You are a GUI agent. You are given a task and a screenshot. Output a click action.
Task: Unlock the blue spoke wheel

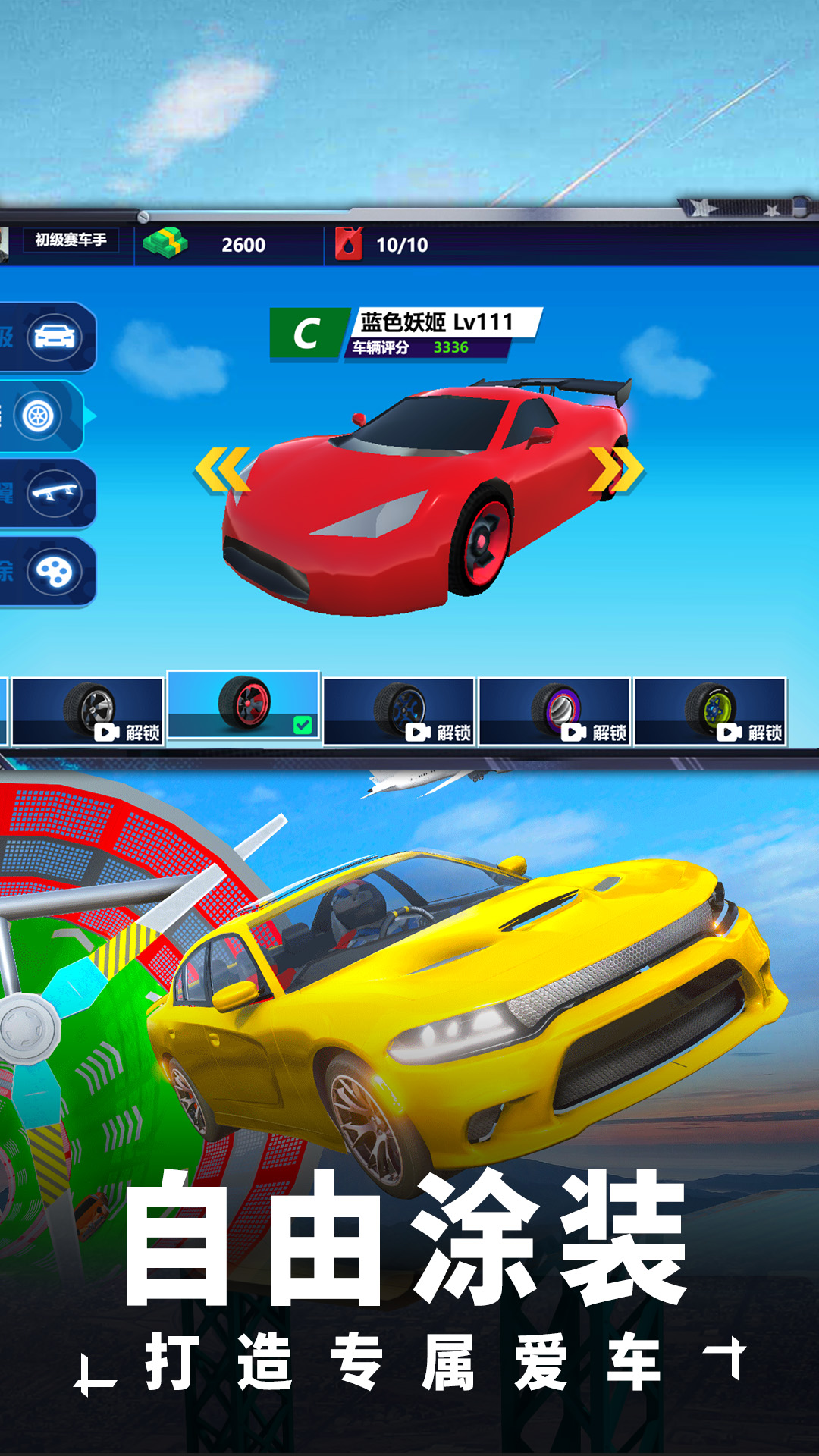click(x=399, y=711)
